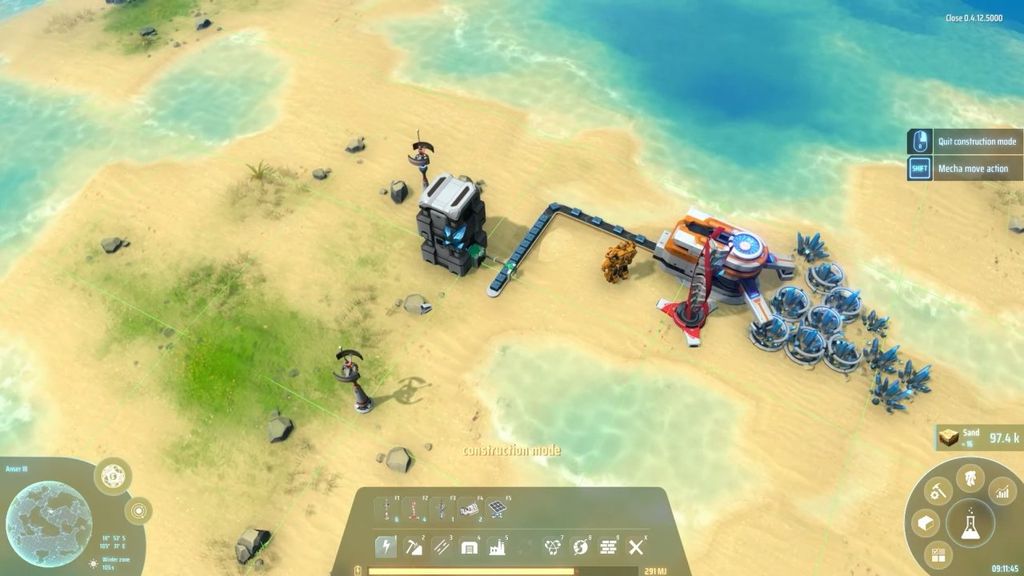Screen dimensions: 1024x576
Task: Choose the conveyor belt build category
Action: click(x=441, y=546)
